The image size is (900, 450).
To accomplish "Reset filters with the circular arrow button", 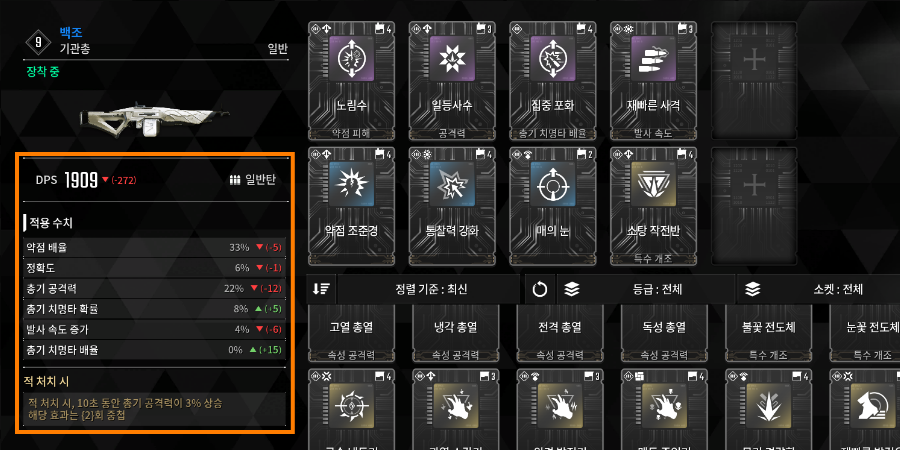I will point(540,289).
